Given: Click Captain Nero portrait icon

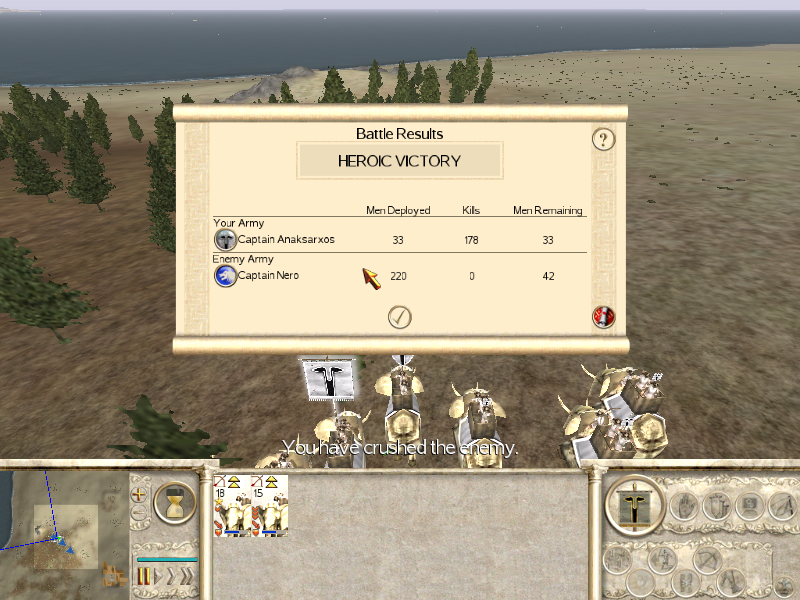Looking at the screenshot, I should point(226,276).
